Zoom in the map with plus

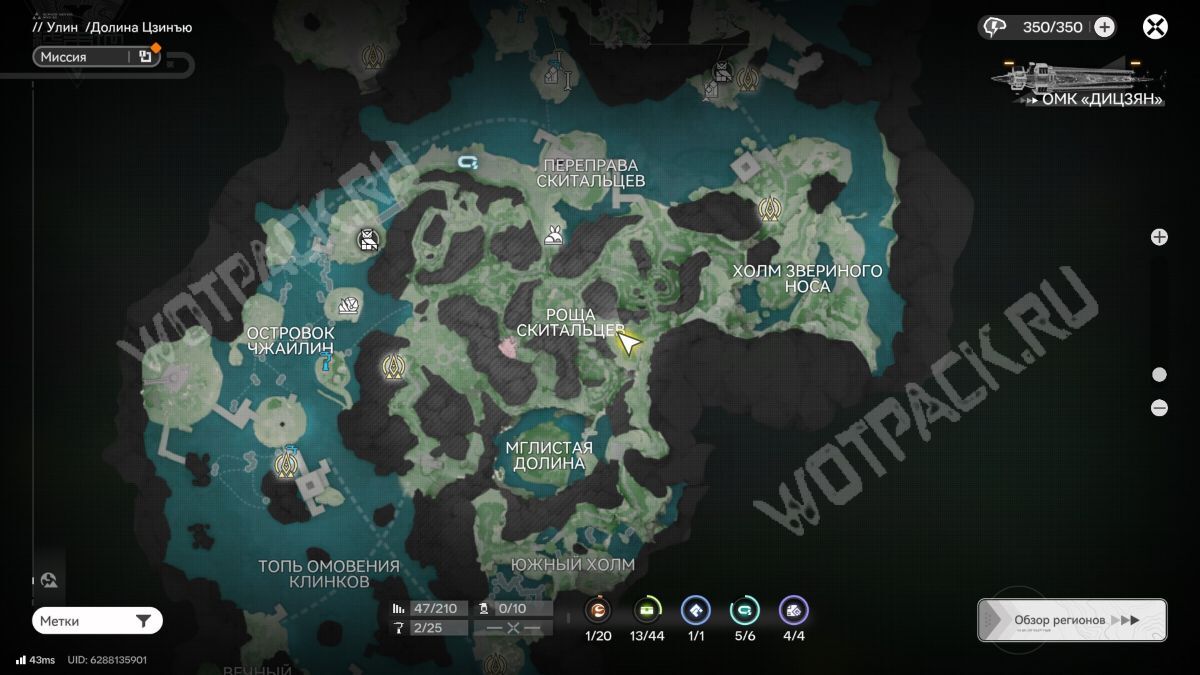click(1159, 237)
